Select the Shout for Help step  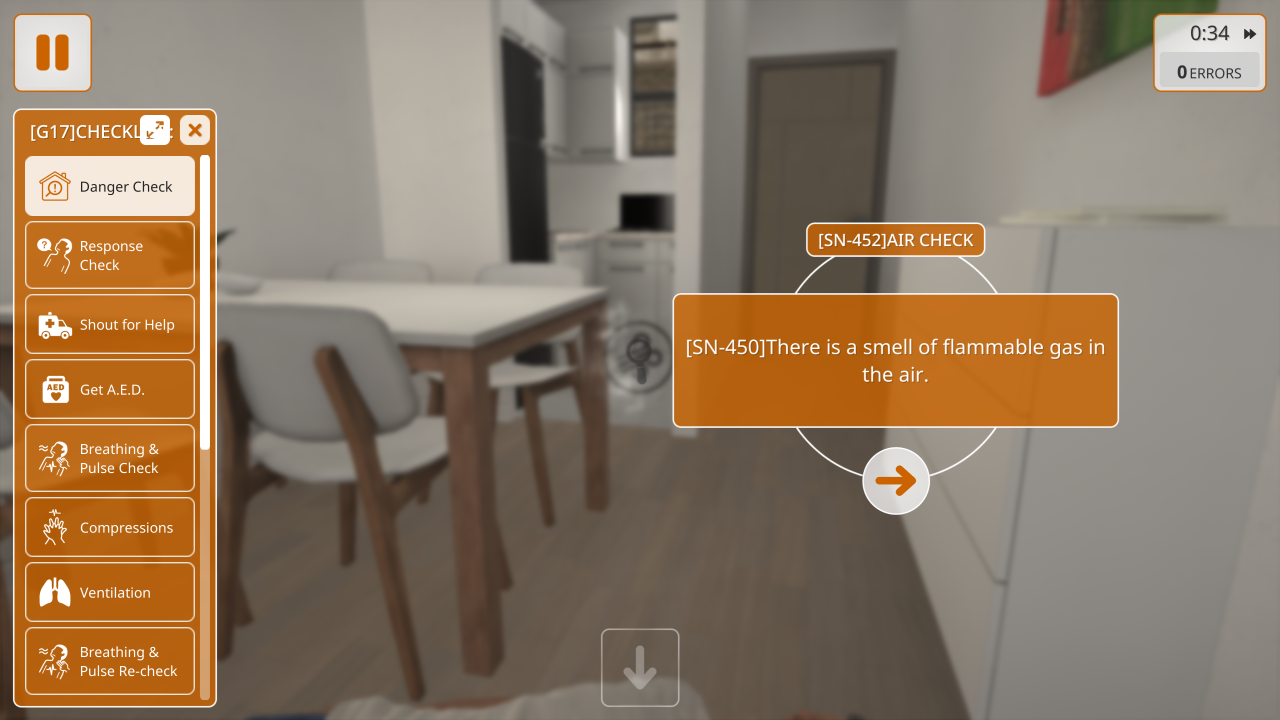pyautogui.click(x=110, y=324)
